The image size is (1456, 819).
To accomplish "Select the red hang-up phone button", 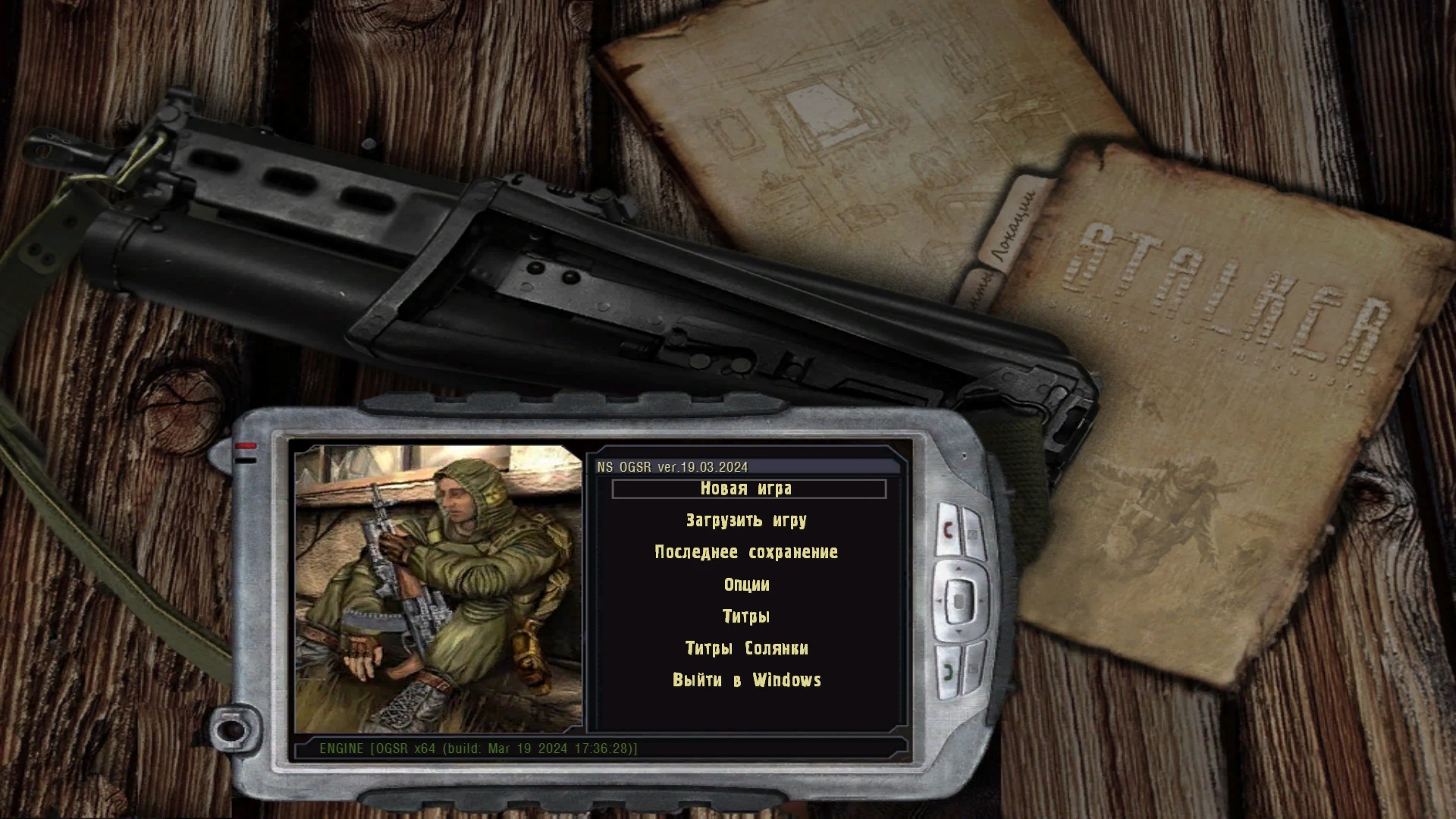I will (x=948, y=528).
